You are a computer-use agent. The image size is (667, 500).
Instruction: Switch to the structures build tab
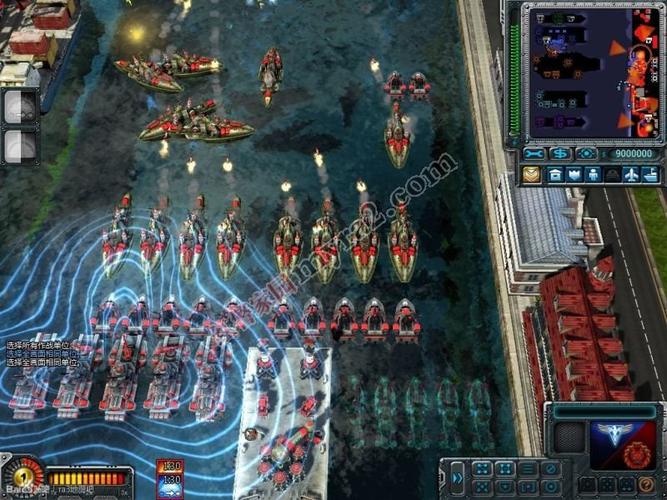(x=555, y=174)
